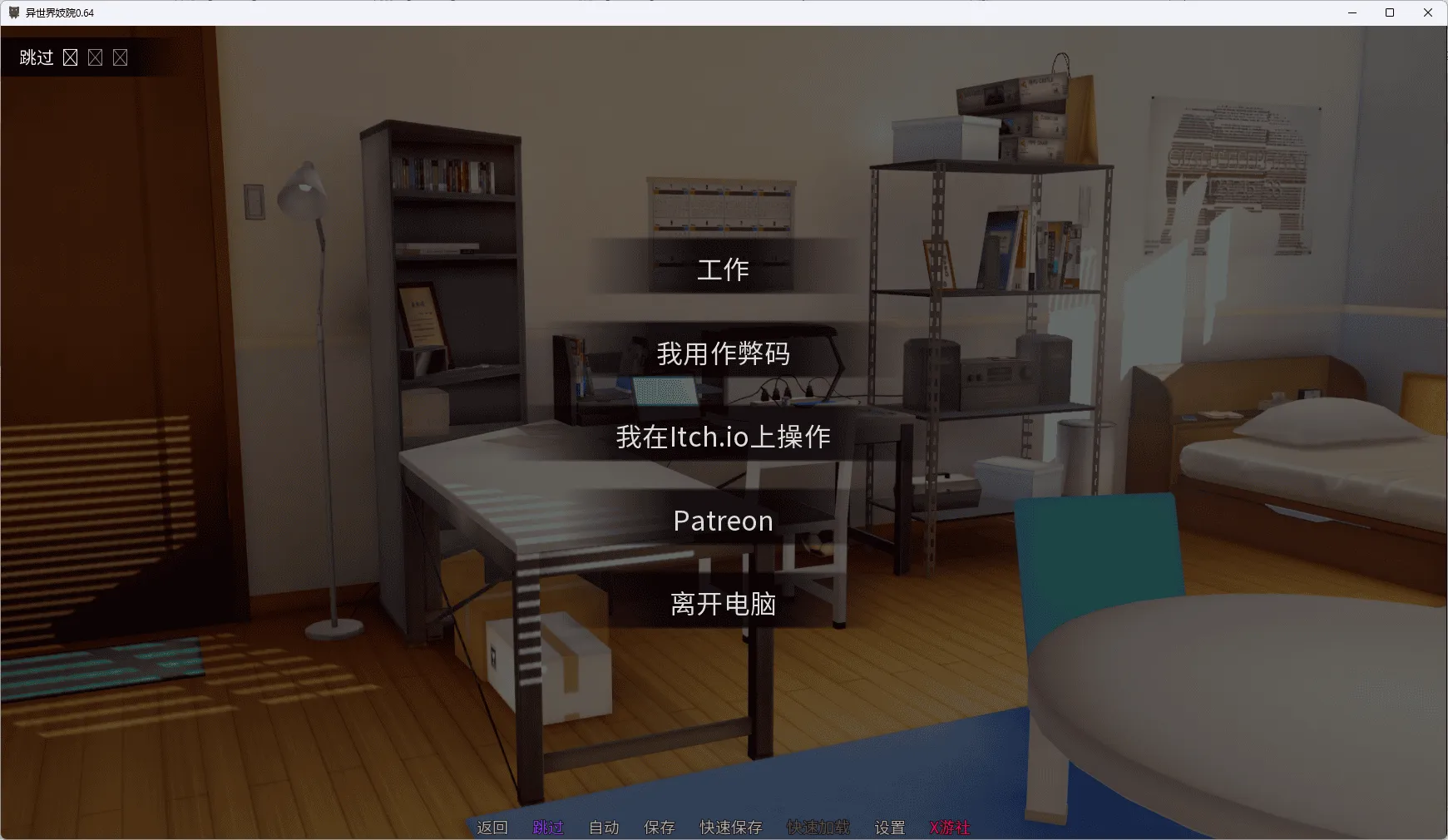Open 设置 from the quick menu

888,828
